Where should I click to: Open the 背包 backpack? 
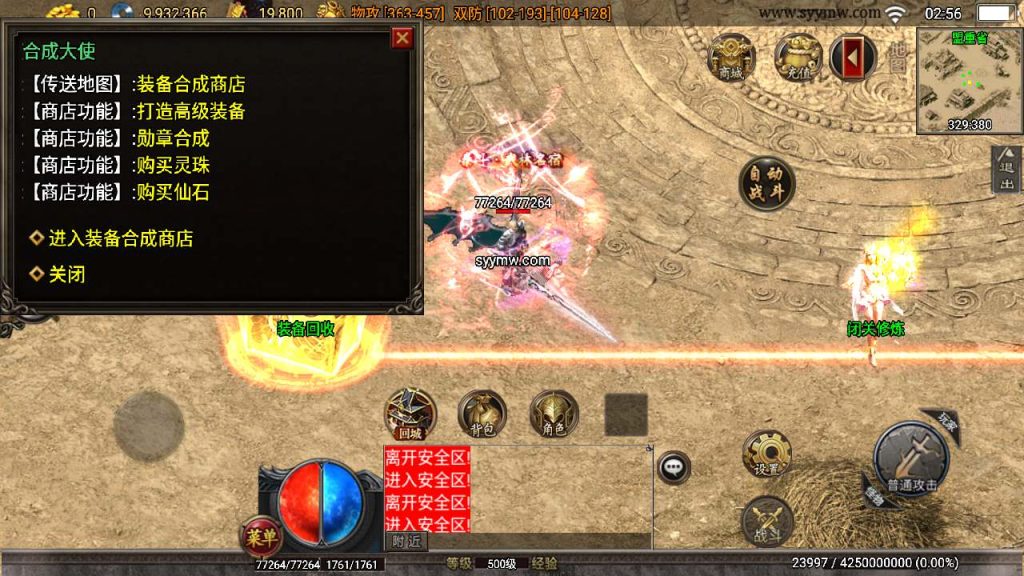pos(482,413)
